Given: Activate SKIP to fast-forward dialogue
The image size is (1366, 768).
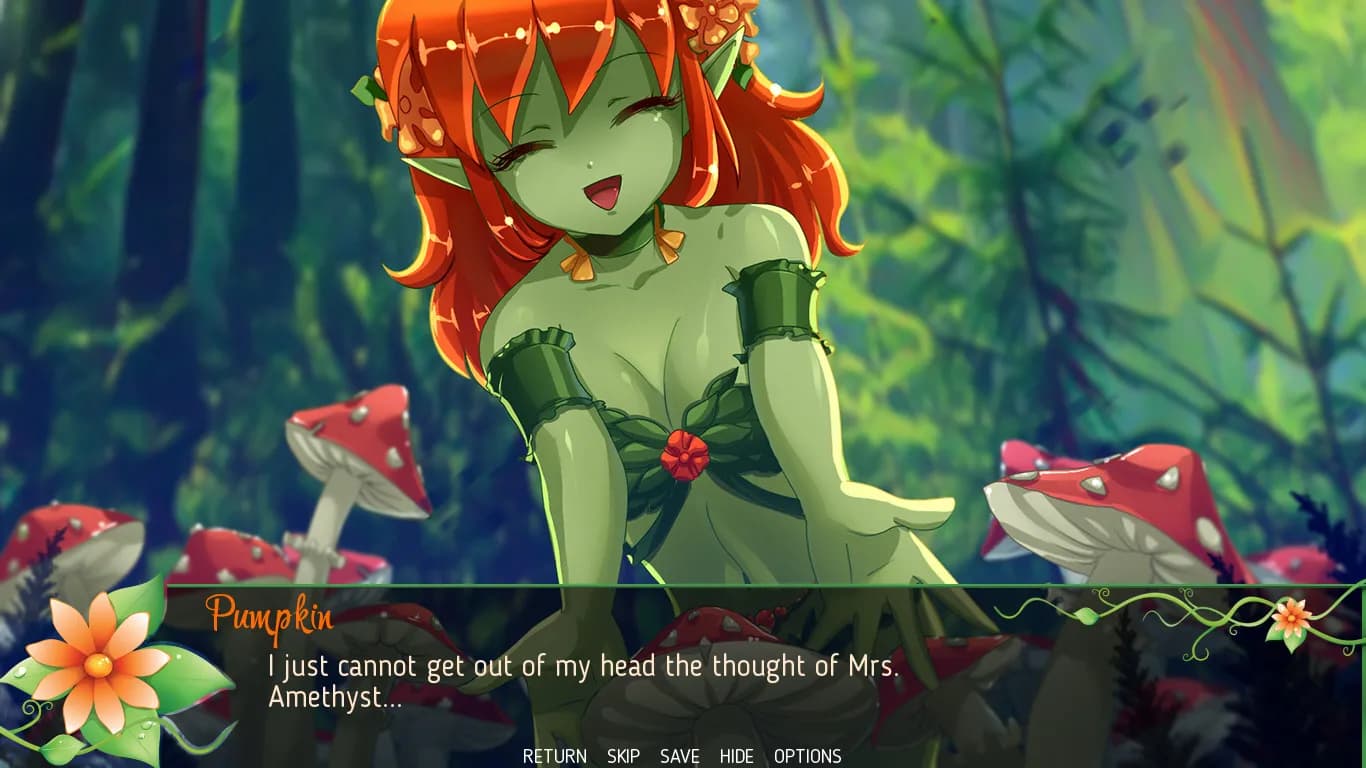Looking at the screenshot, I should [623, 756].
